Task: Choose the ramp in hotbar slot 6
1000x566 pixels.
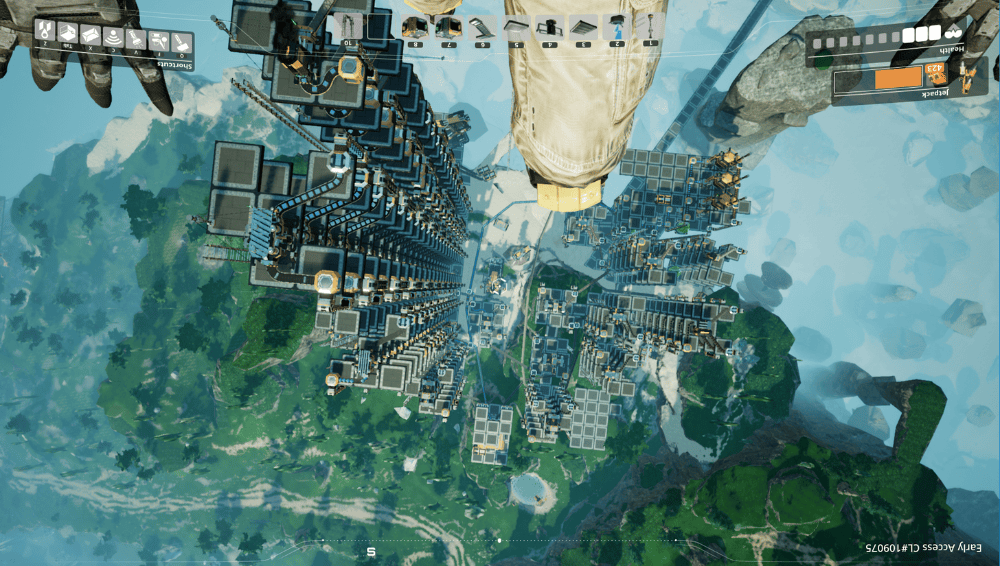Action: (x=481, y=26)
